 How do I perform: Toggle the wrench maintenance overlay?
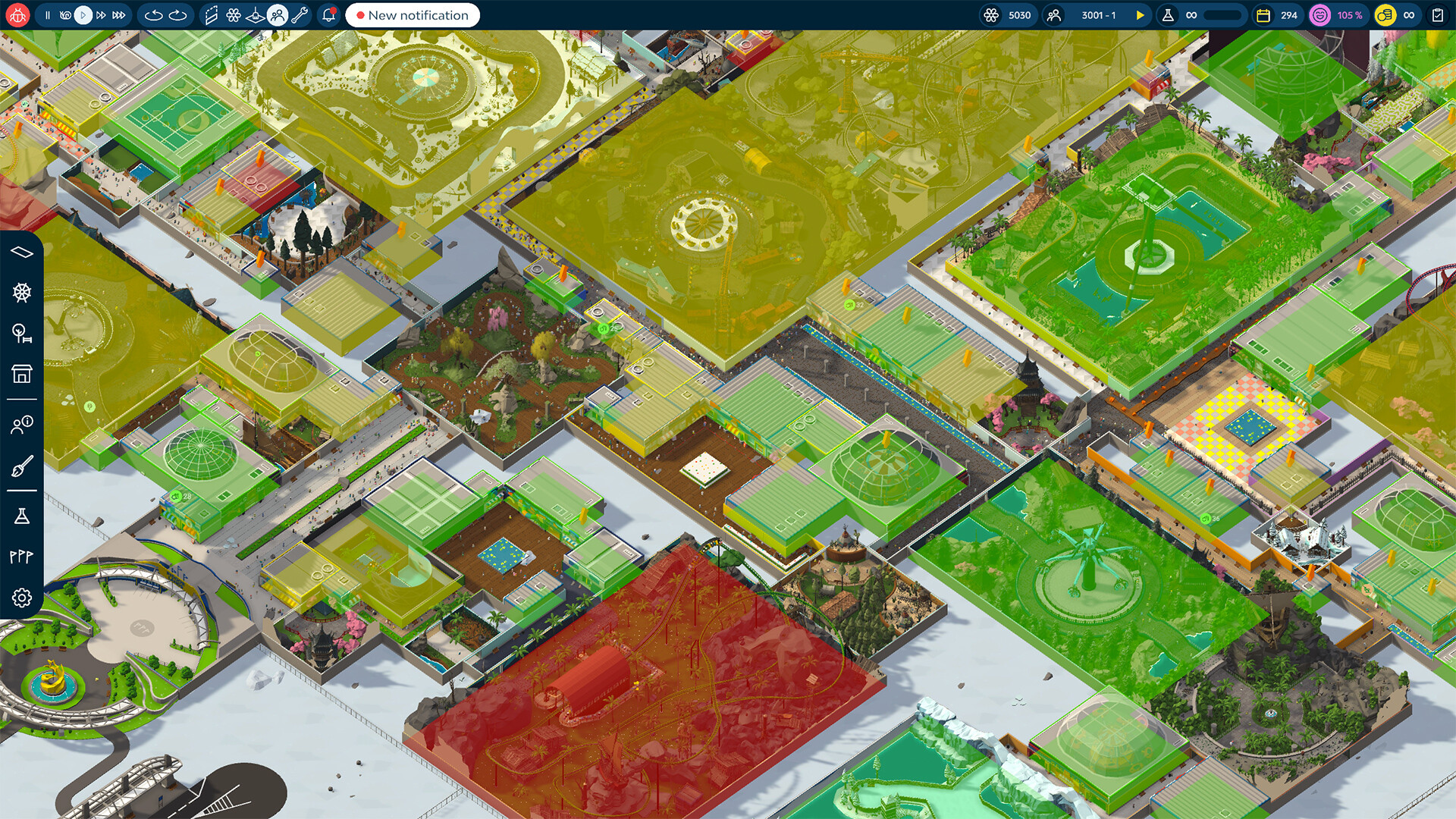[x=300, y=15]
